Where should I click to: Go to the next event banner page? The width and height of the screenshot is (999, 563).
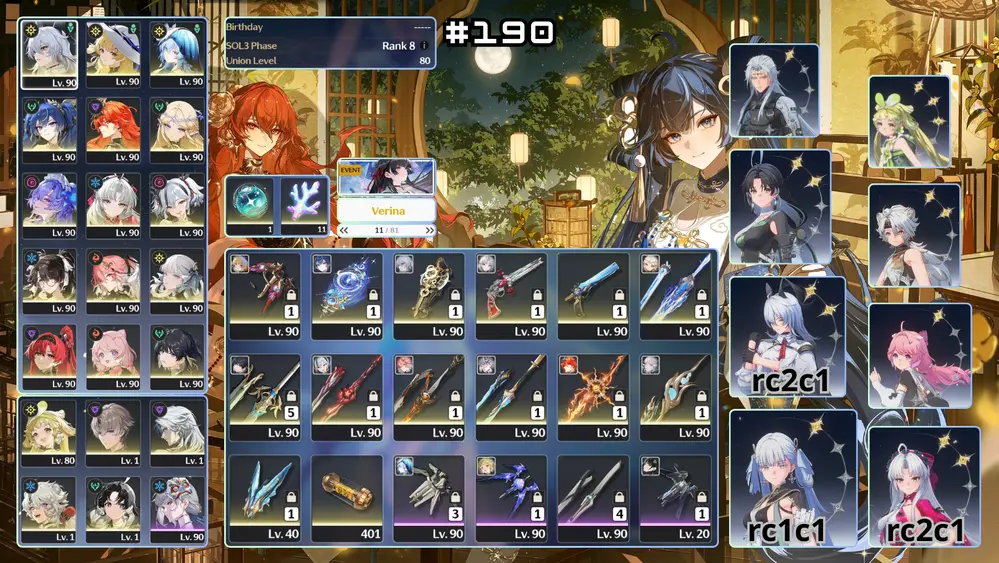pos(431,230)
